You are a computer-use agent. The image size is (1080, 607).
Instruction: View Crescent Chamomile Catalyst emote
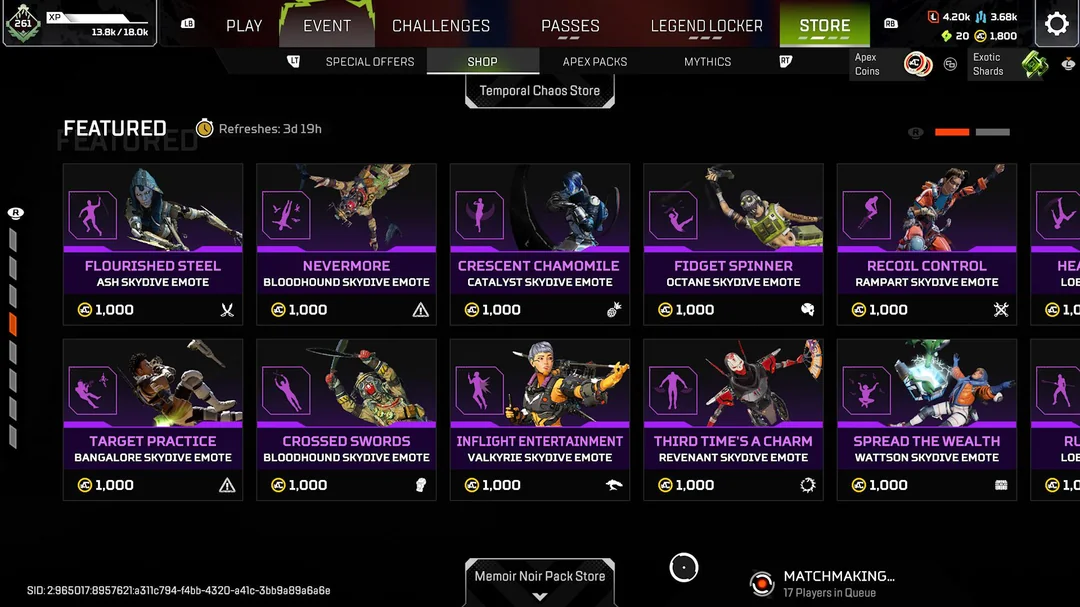[540, 244]
